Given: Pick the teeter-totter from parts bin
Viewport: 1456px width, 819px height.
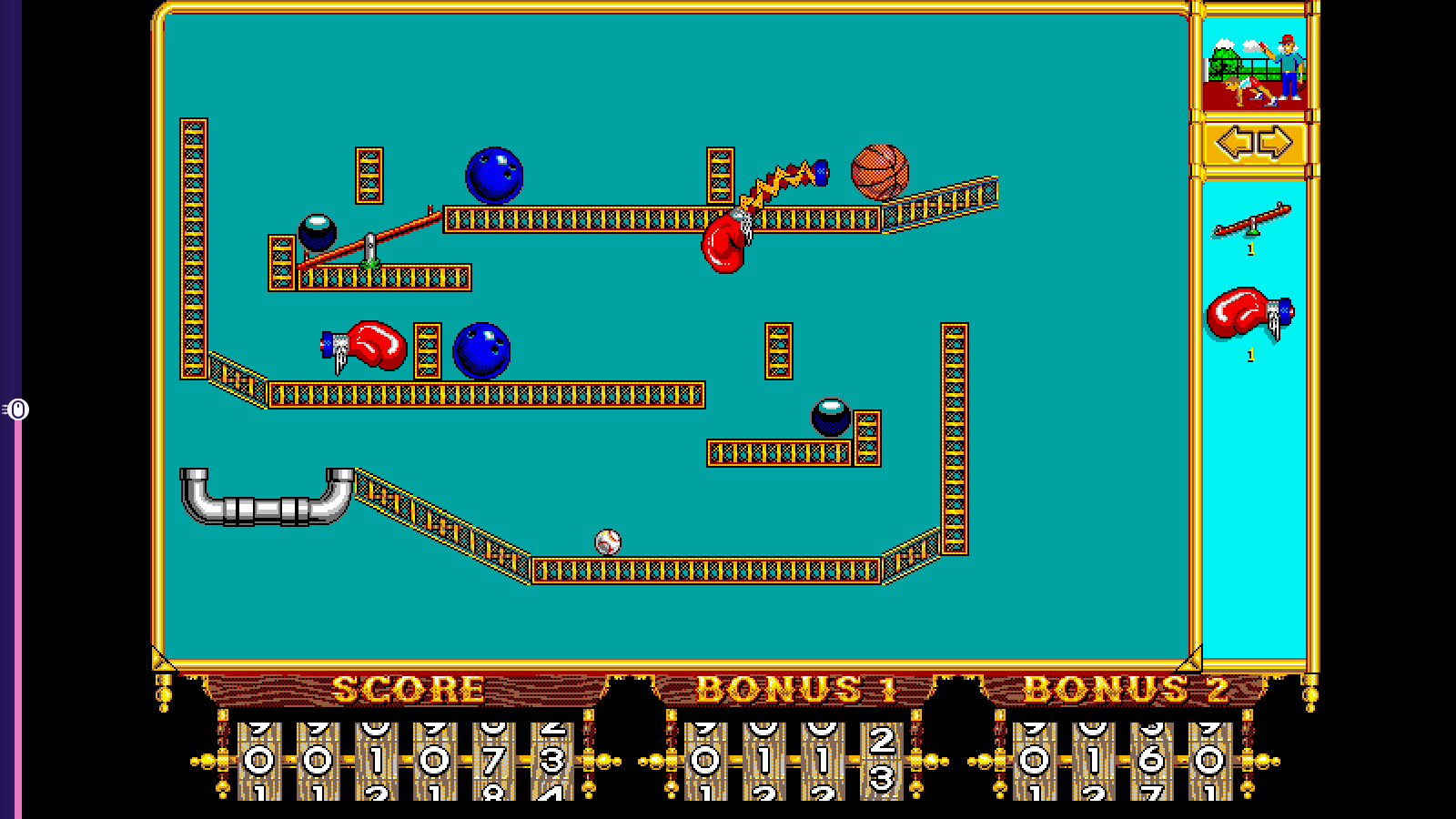Looking at the screenshot, I should (1251, 221).
